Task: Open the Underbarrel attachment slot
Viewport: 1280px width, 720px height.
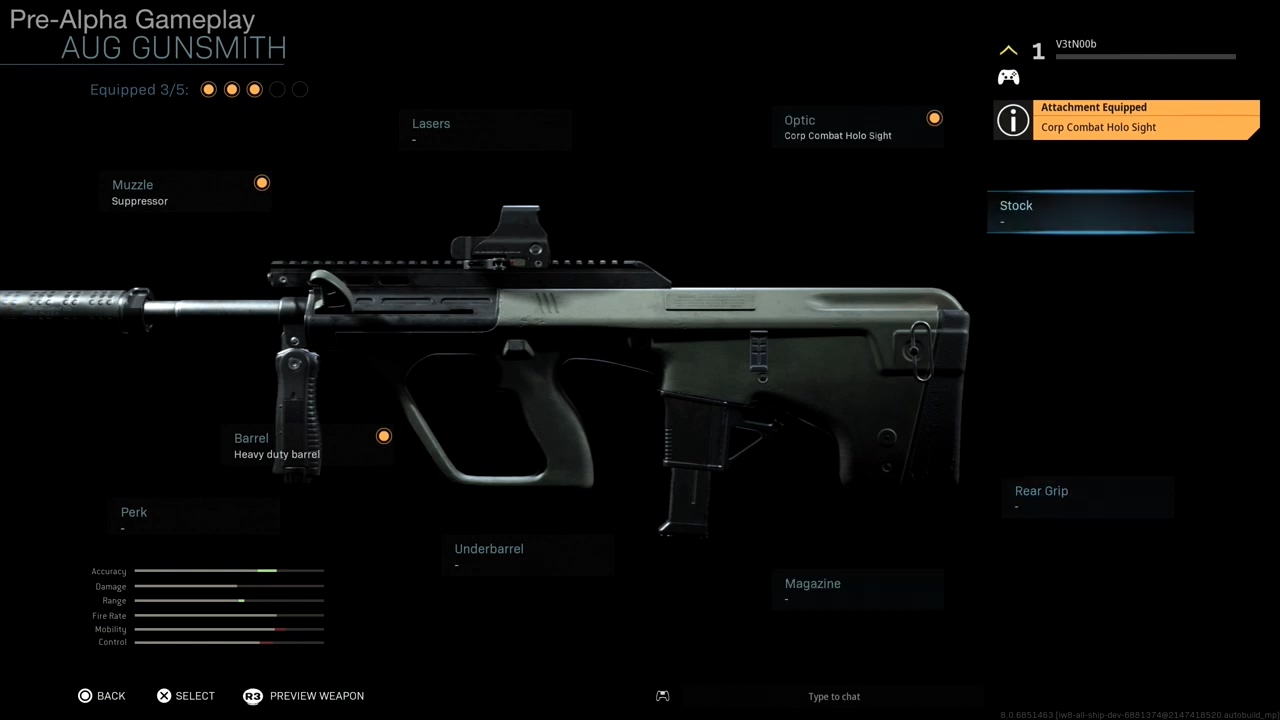Action: coord(527,555)
